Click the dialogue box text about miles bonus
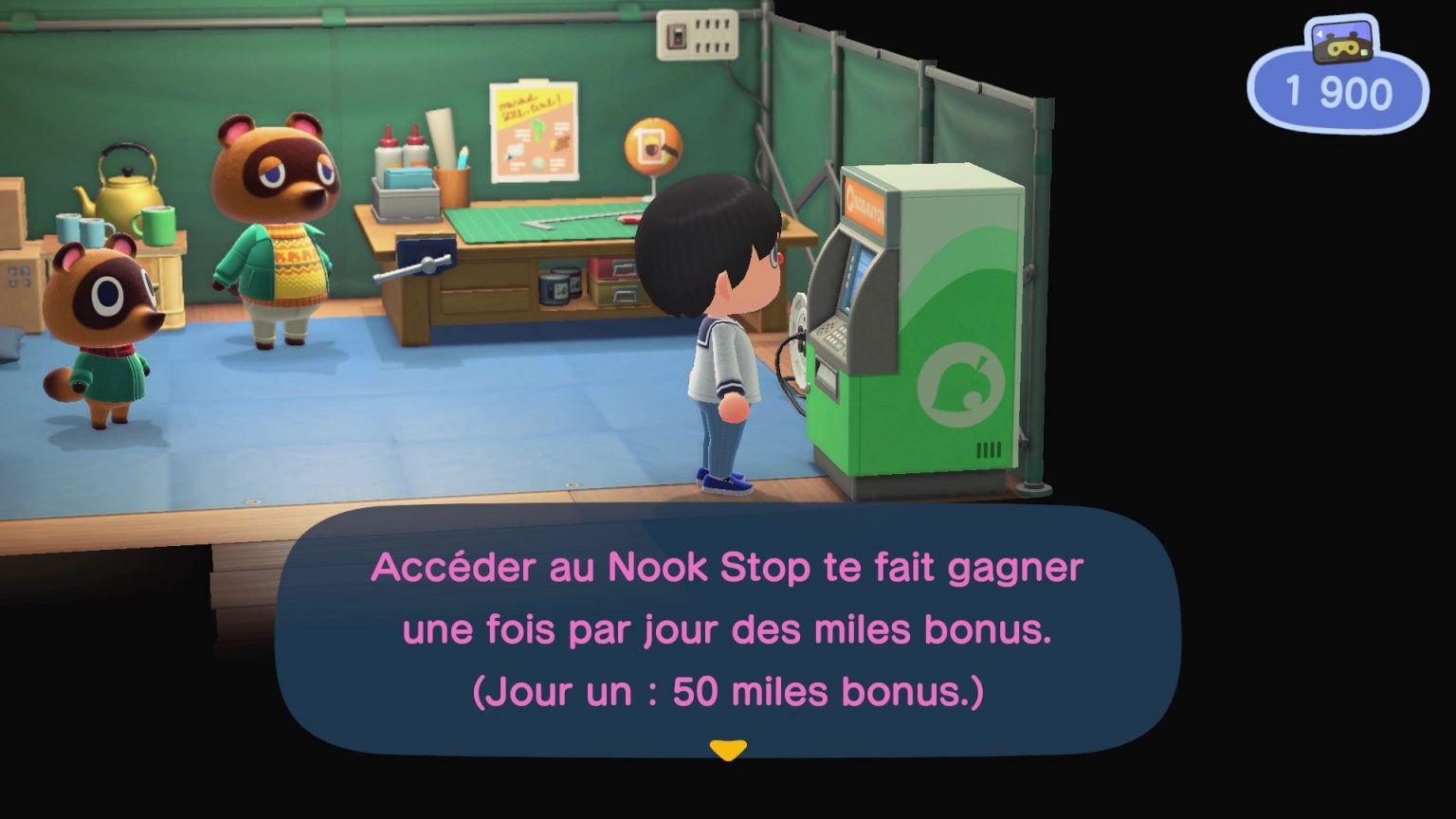Screen dimensions: 1456x819 (x=728, y=628)
